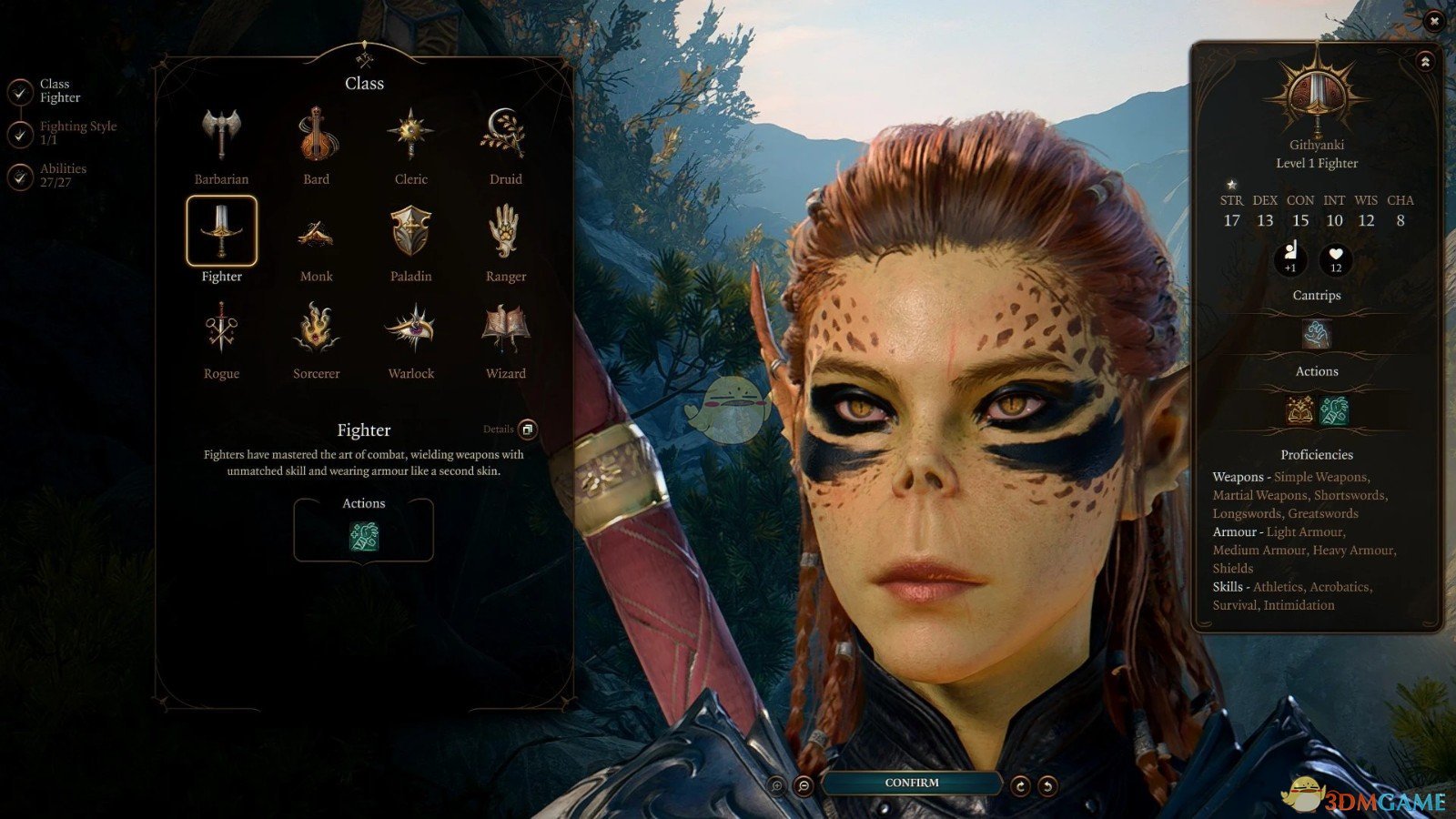This screenshot has width=1456, height=819.
Task: Confirm the class selection
Action: coord(911,783)
